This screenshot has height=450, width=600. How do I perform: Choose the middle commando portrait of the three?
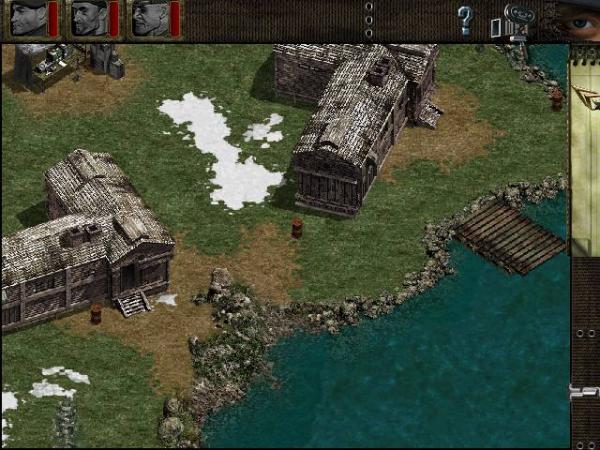(x=89, y=18)
